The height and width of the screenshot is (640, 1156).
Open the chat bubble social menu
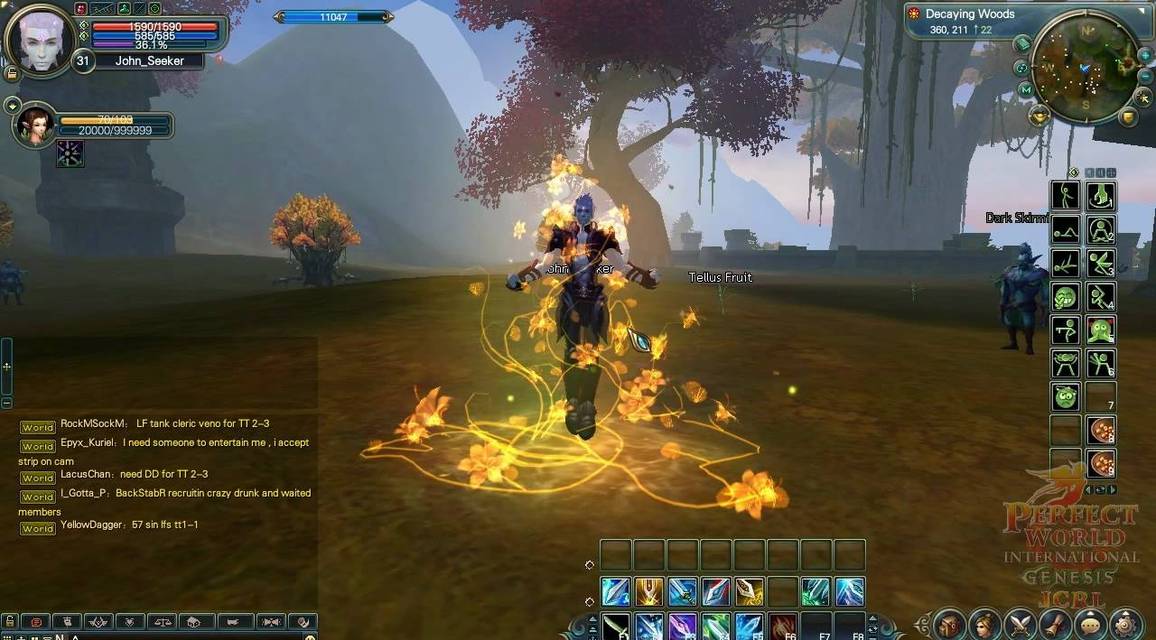pos(1090,624)
